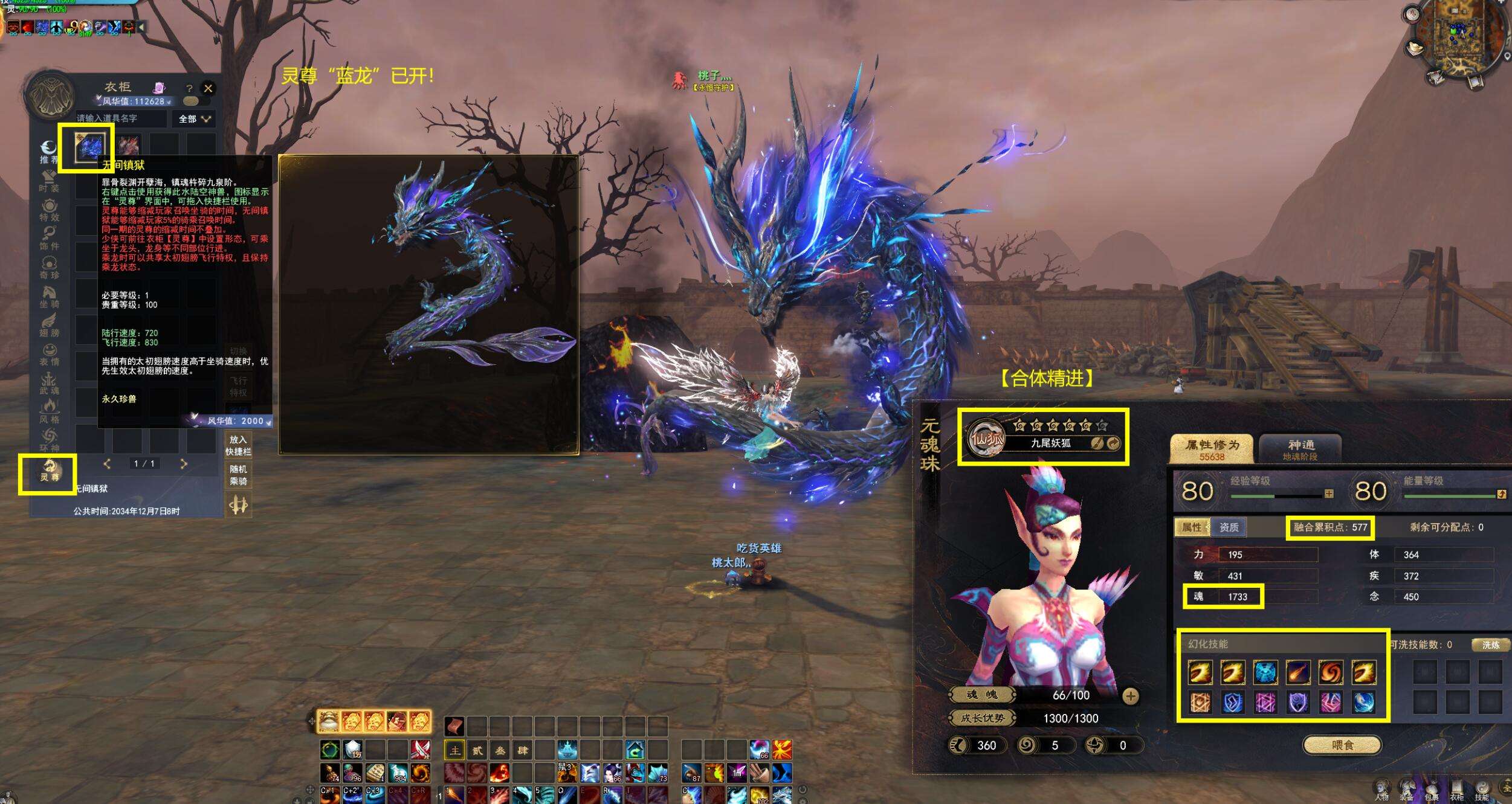1512x804 pixels.
Task: Select the 主 hotbar set slot
Action: (x=454, y=751)
